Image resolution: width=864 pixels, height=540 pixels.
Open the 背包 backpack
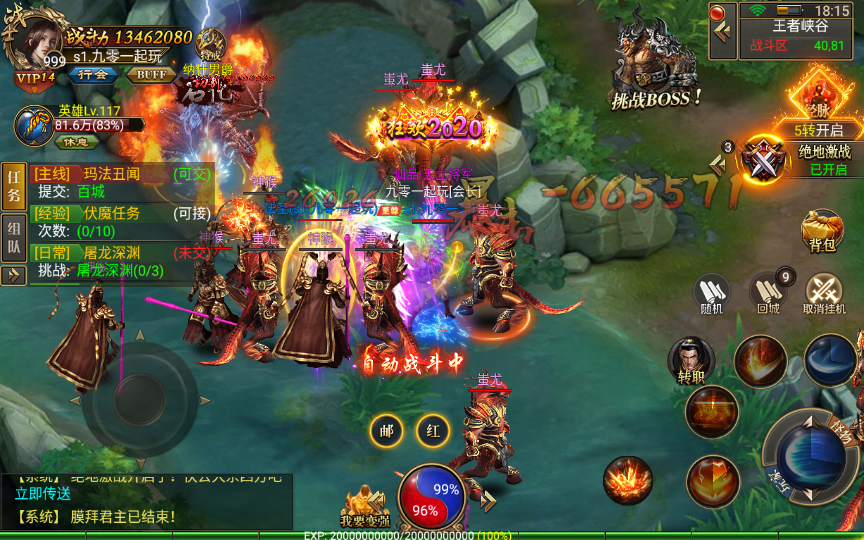822,230
